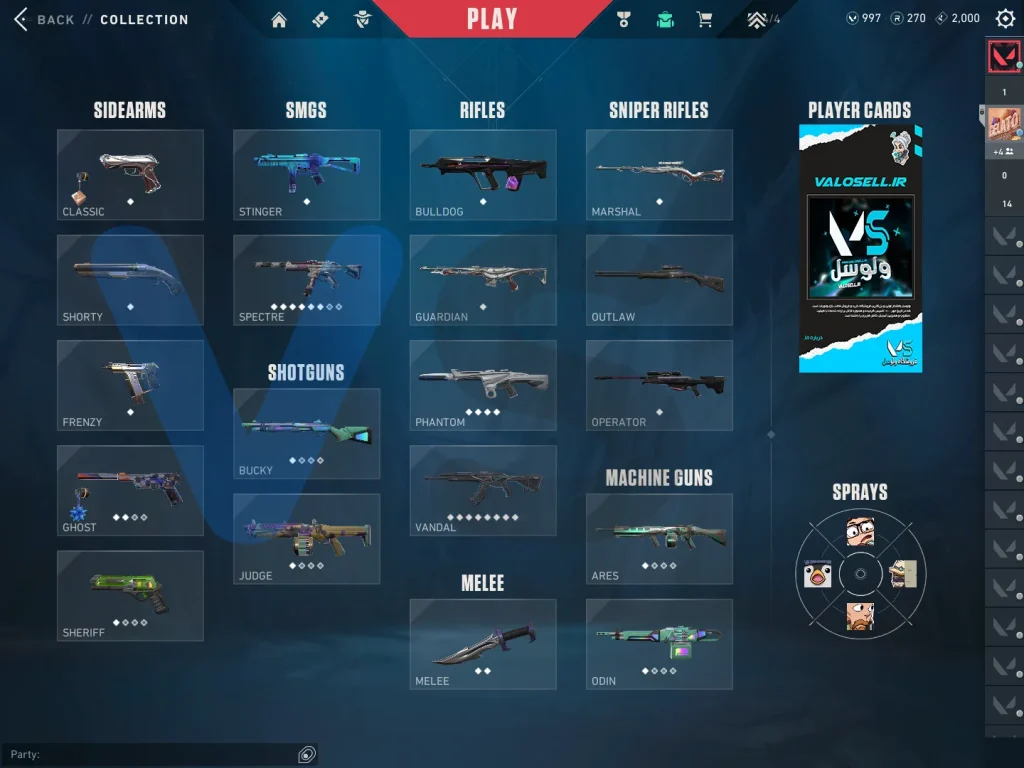The image size is (1024, 768).
Task: Choose the Operator sniper slot
Action: pos(658,385)
